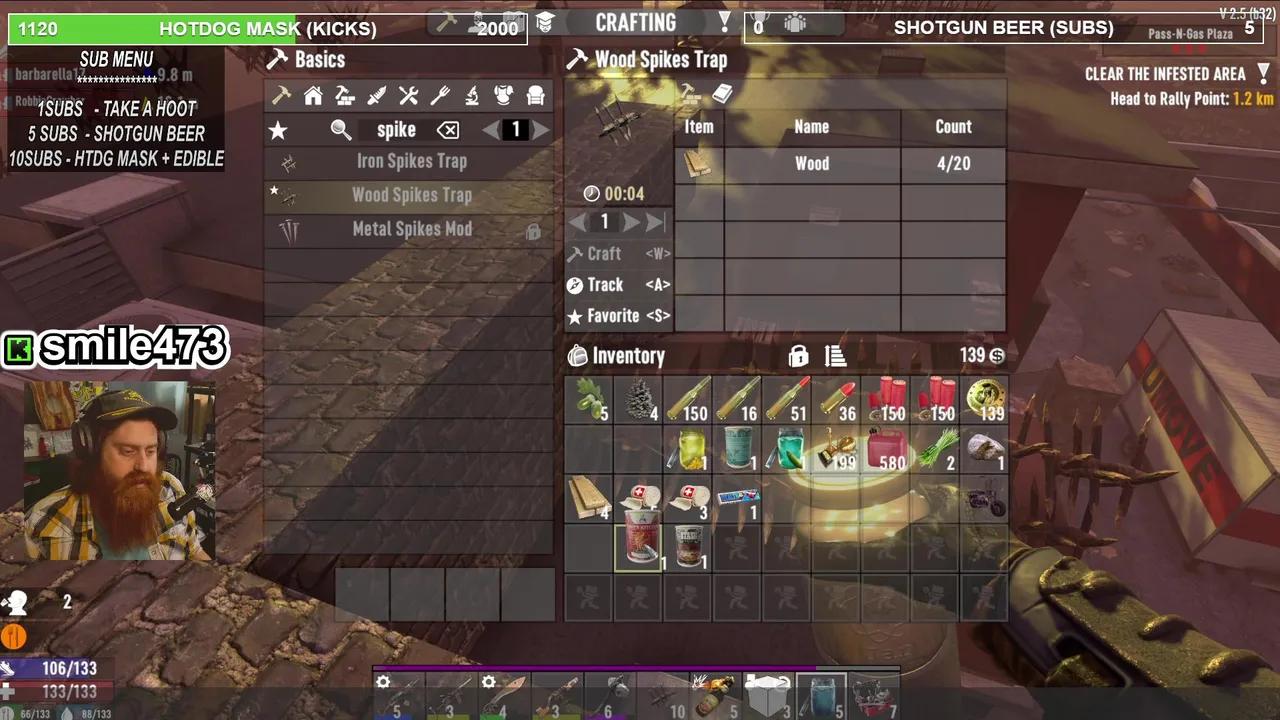1280x720 pixels.
Task: Open the inventory sort icon
Action: click(x=835, y=355)
